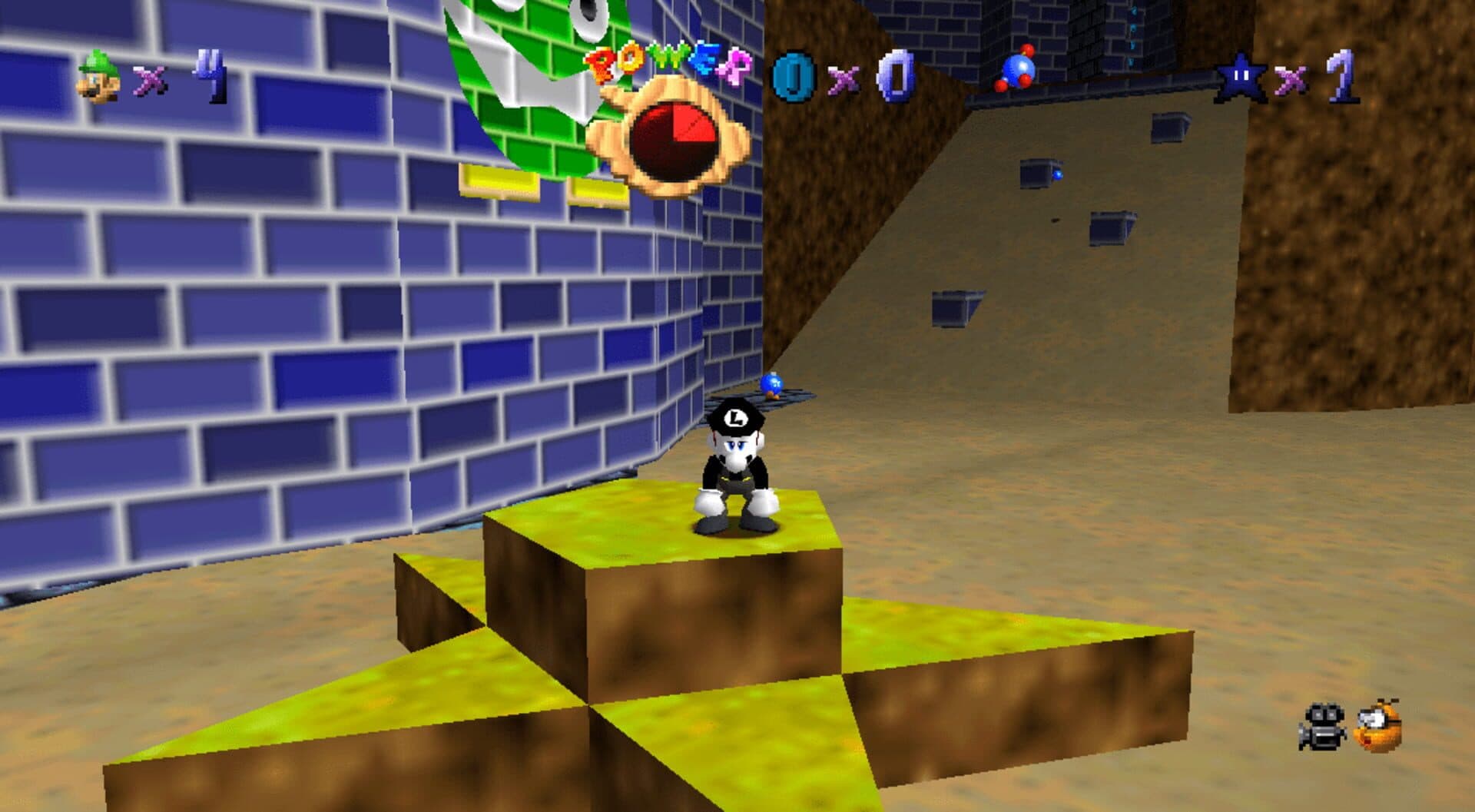Click the blue star counter icon

tap(1238, 78)
